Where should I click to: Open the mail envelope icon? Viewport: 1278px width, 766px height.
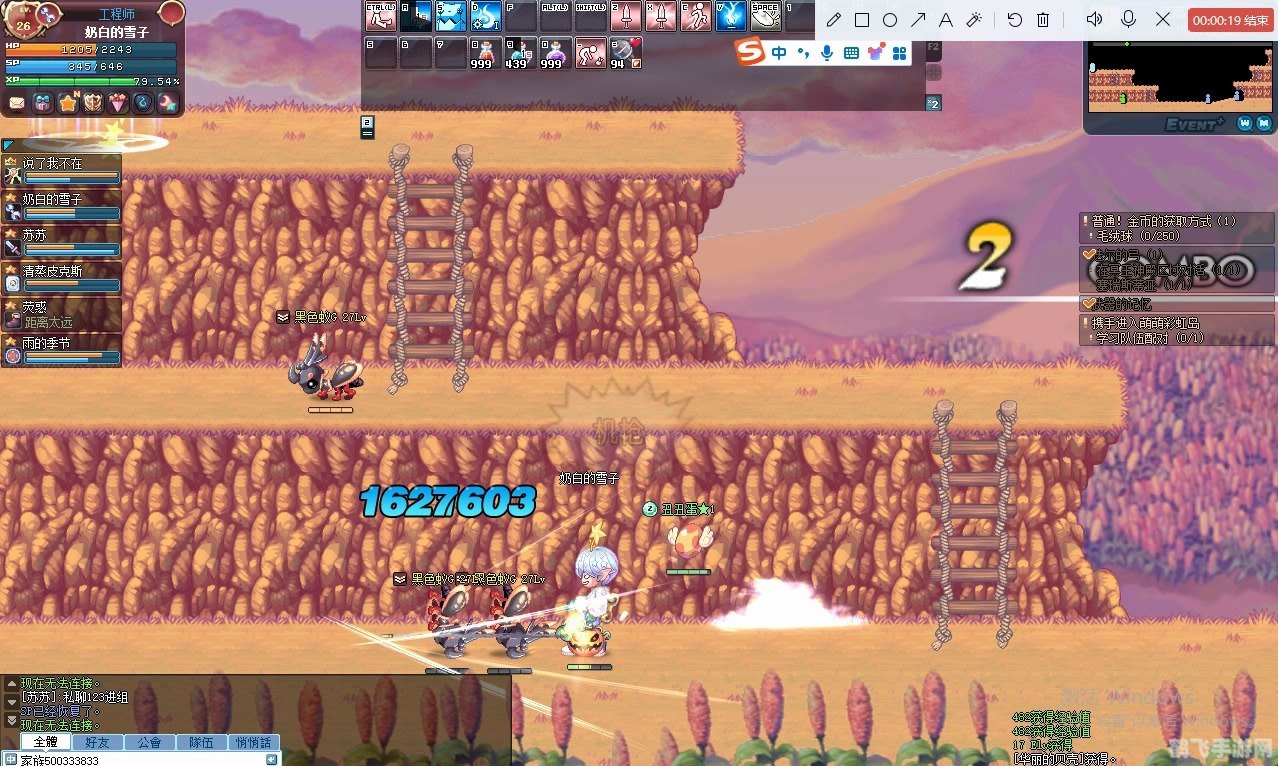(x=17, y=103)
